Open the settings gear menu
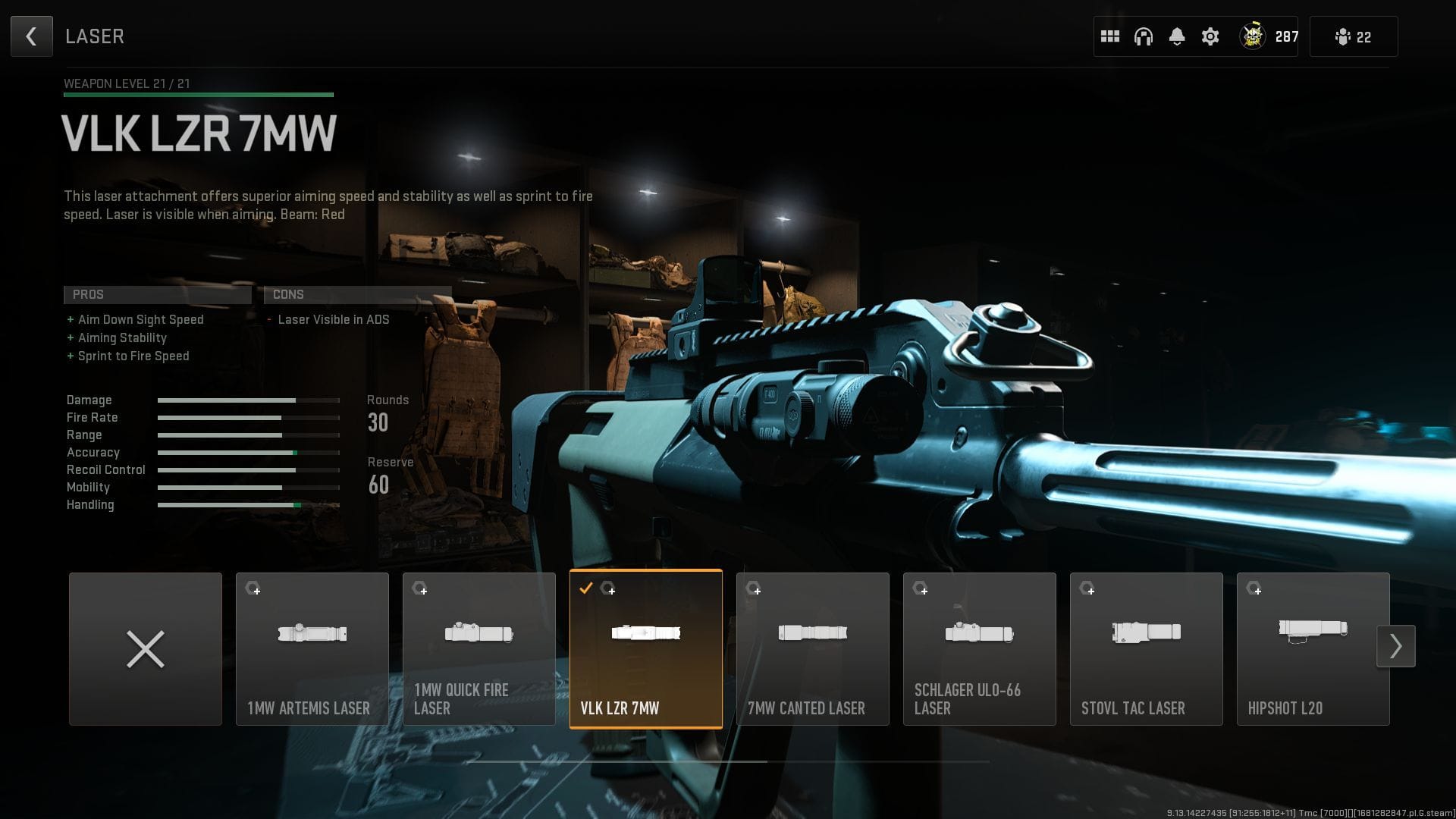Screen dimensions: 1456x819 click(x=1211, y=36)
